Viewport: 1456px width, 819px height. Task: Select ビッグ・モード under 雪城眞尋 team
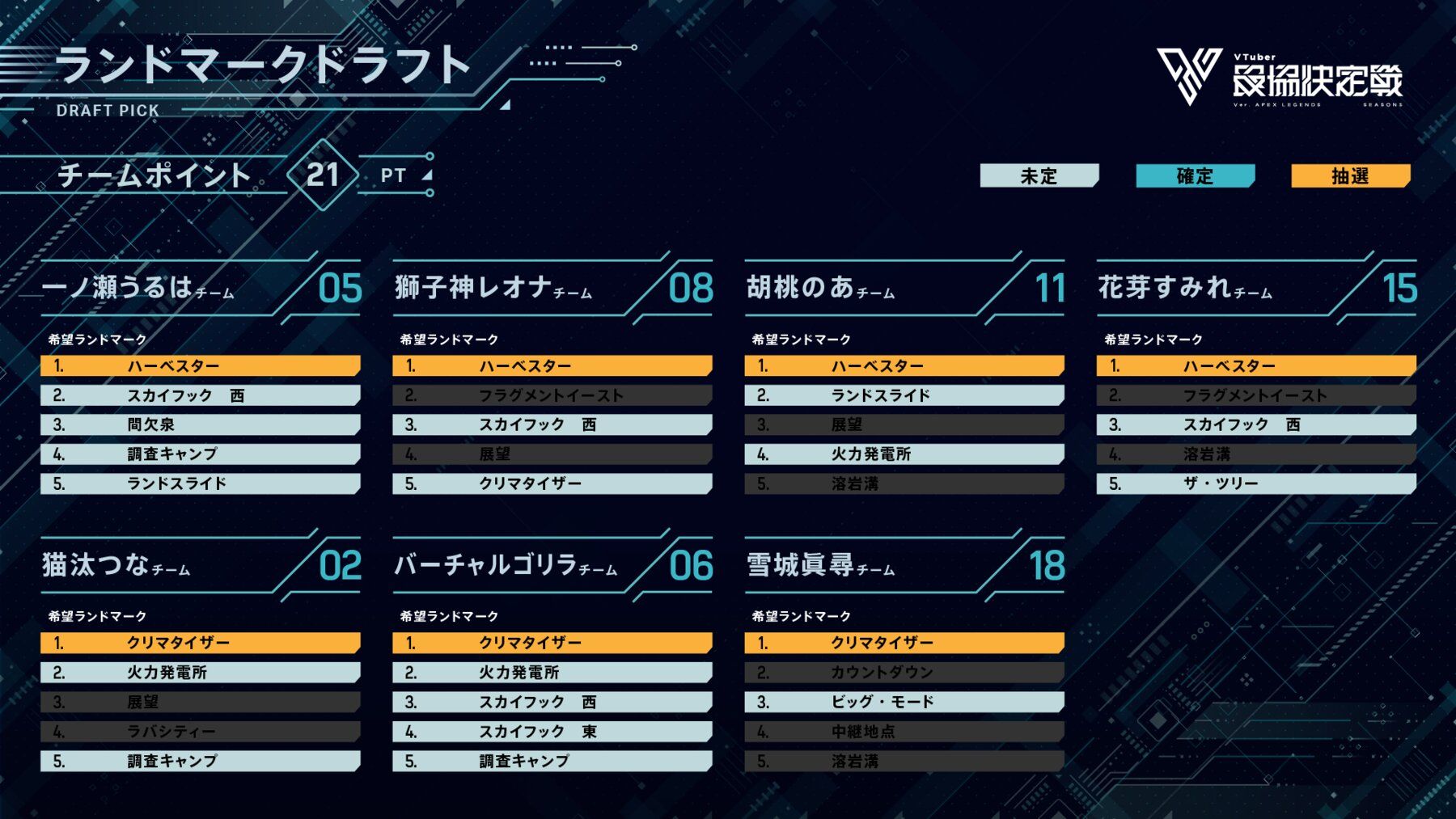904,702
